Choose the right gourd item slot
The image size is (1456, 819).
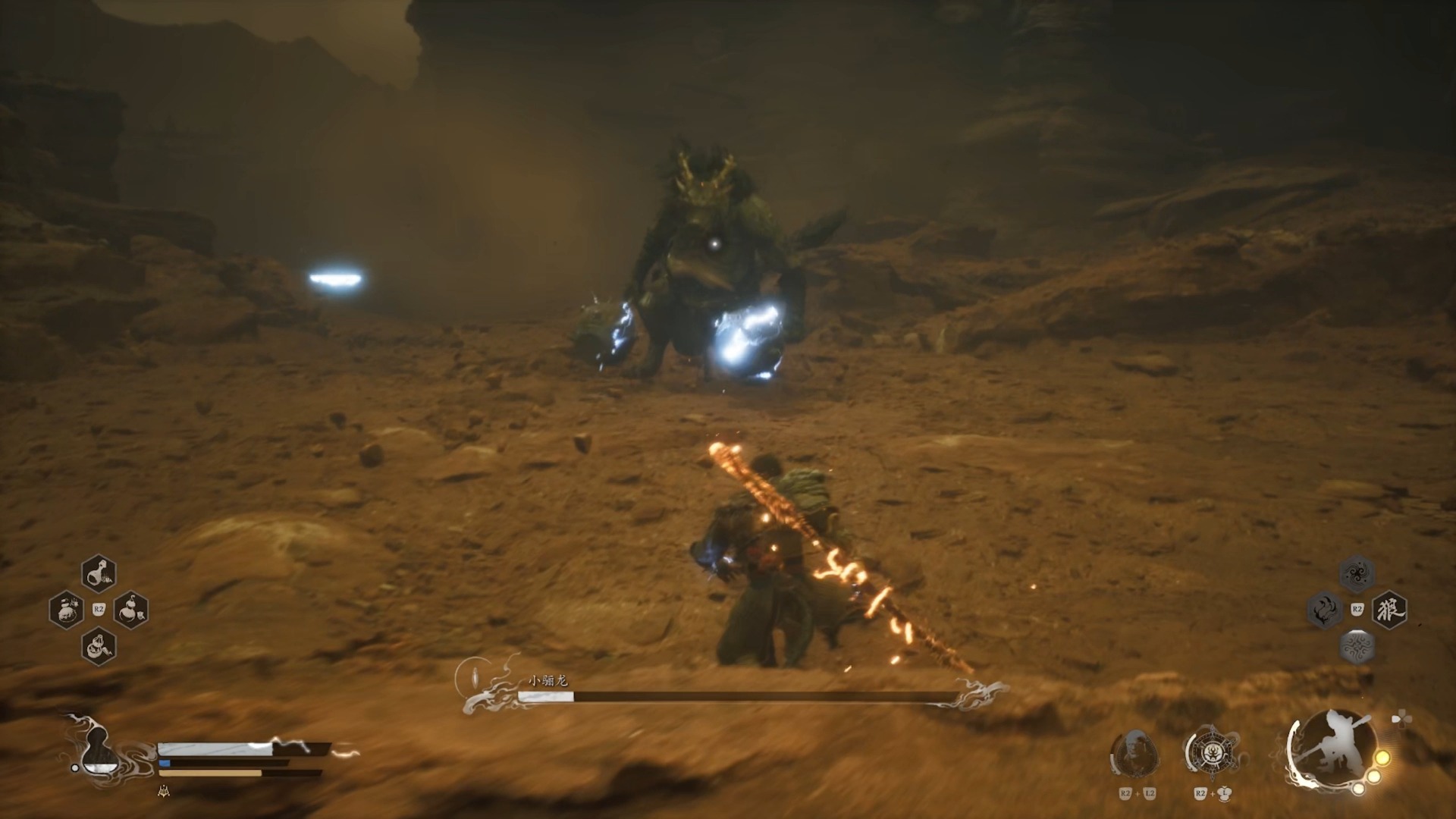coord(130,610)
